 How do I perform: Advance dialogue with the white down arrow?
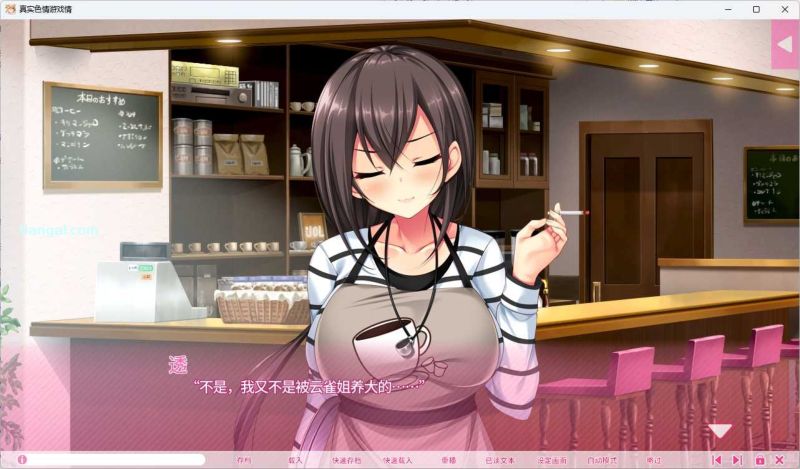pyautogui.click(x=720, y=431)
